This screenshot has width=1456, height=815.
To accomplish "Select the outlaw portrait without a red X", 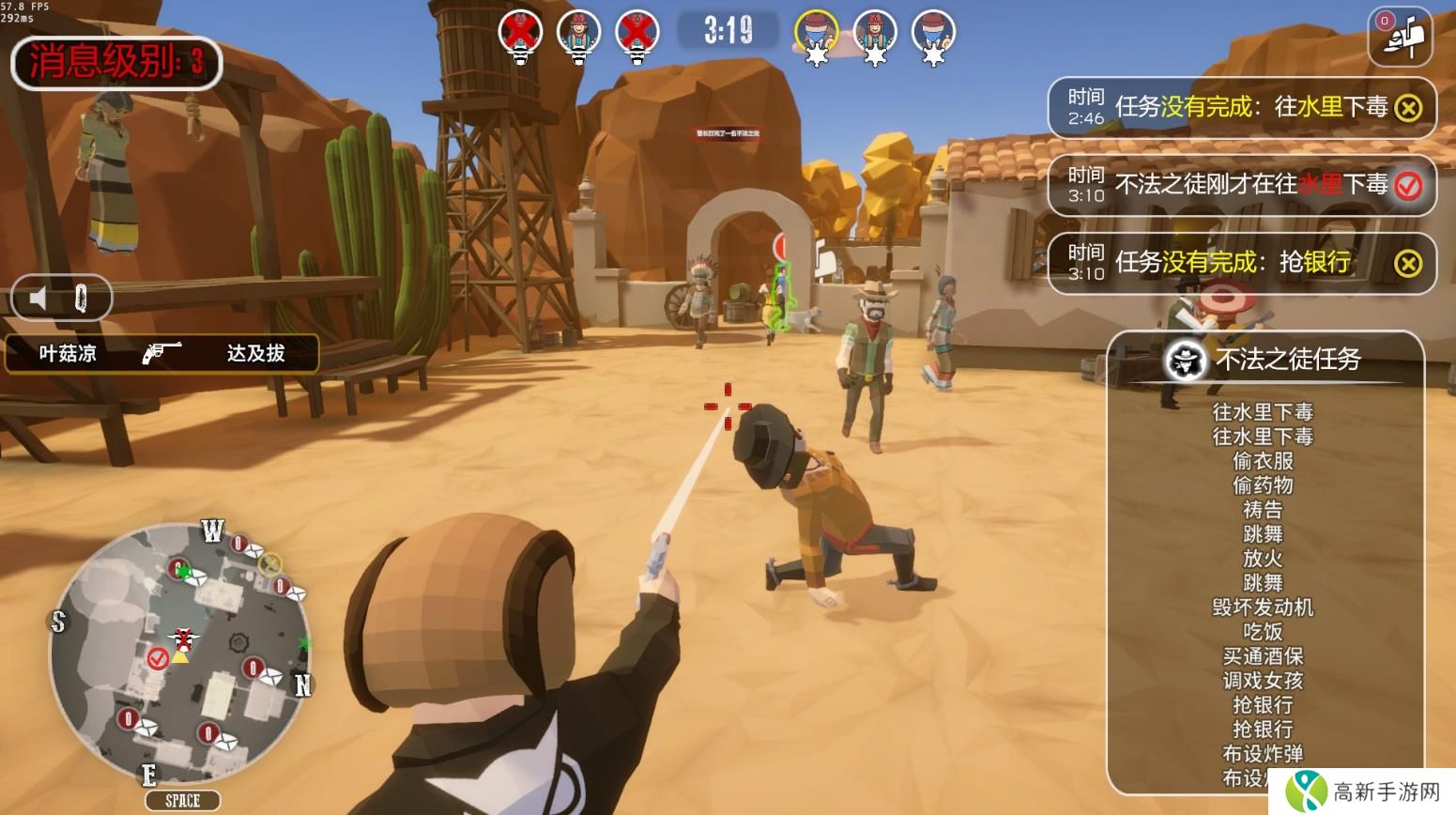I will coord(578,33).
